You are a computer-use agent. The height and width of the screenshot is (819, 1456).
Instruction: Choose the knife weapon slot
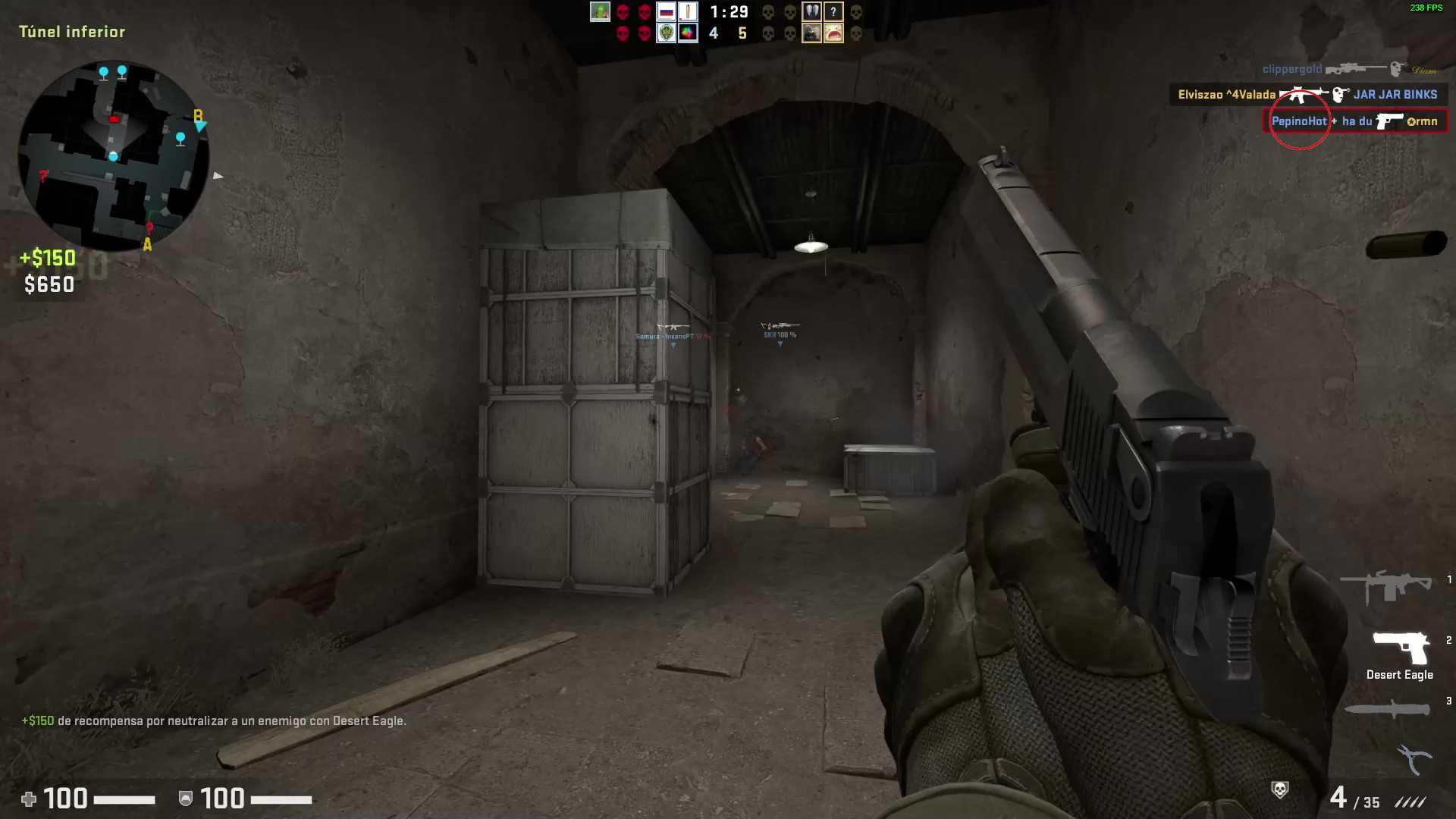1386,710
